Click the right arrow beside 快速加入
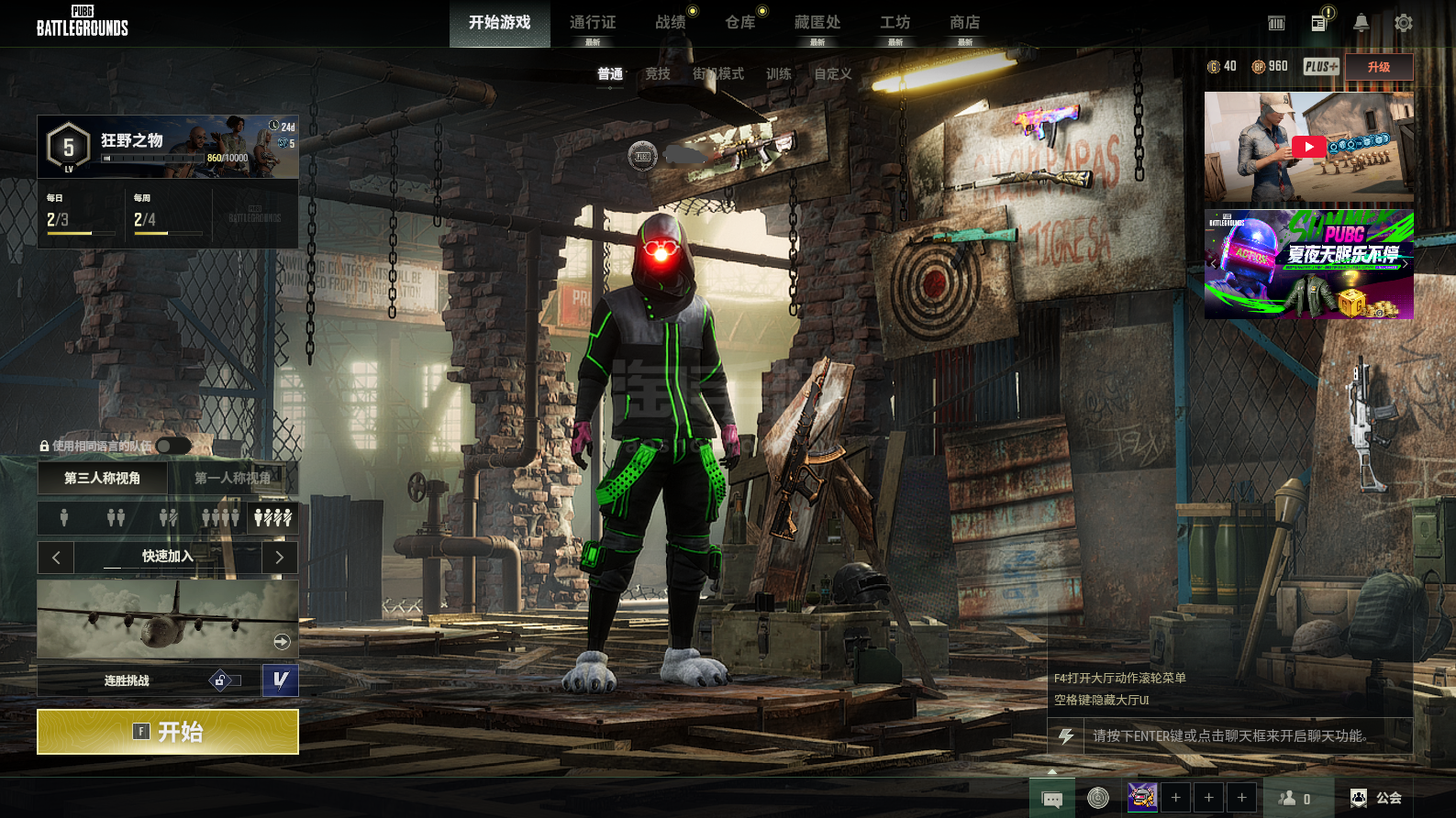 [280, 557]
